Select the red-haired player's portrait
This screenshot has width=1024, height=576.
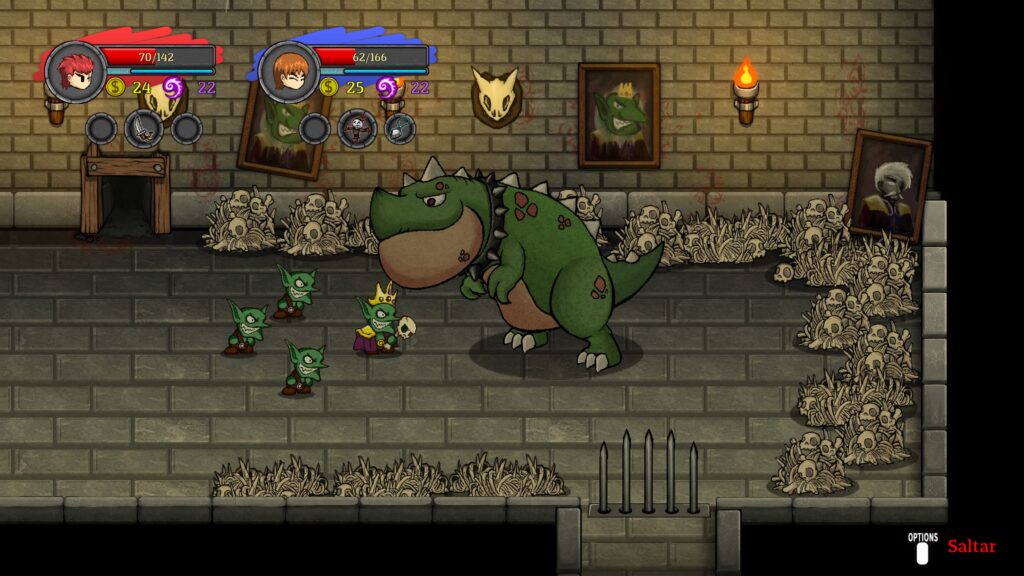coord(75,70)
